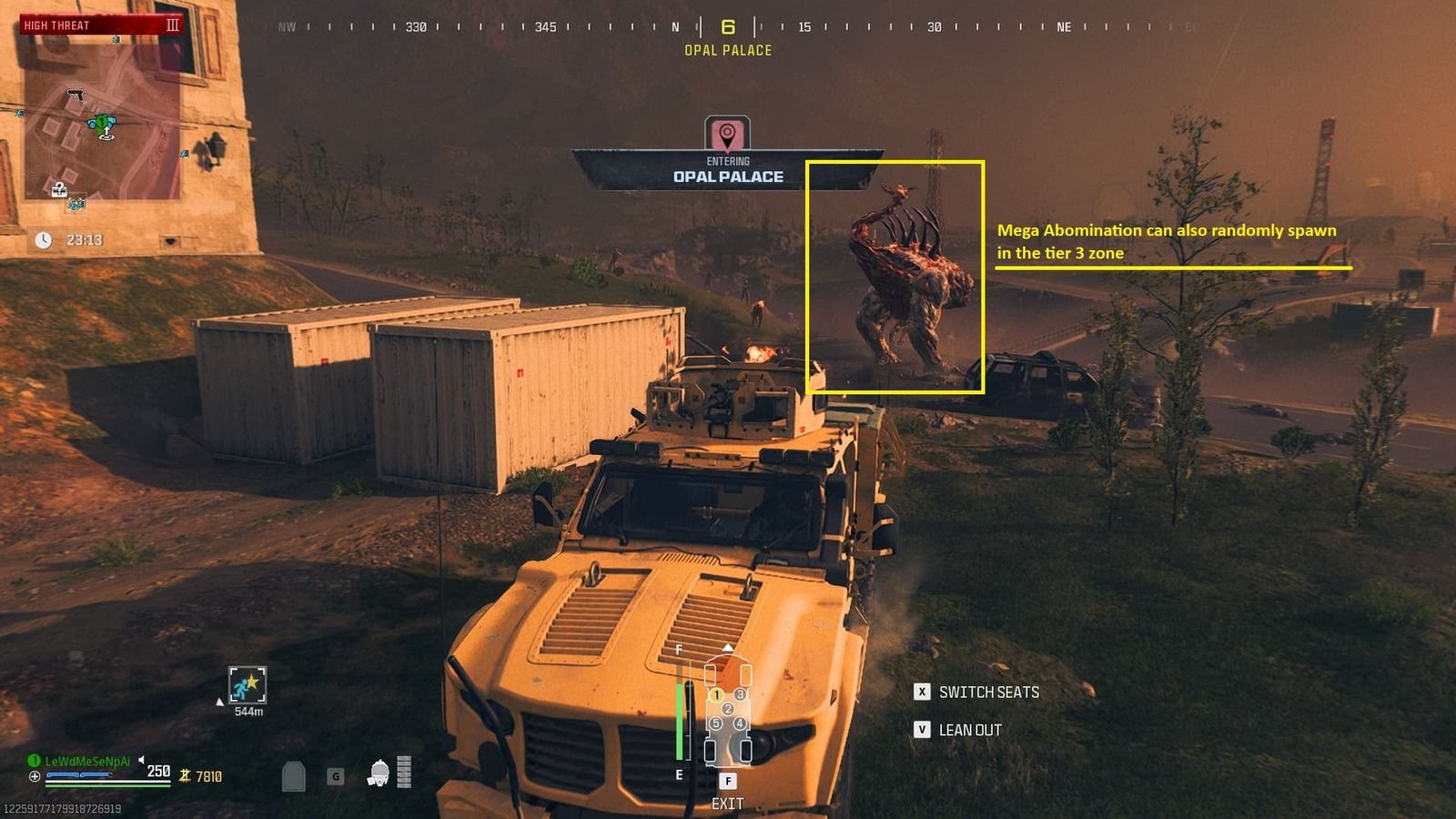This screenshot has height=819, width=1456.
Task: Click the essence icon beside the 7810 counter
Action: (x=185, y=776)
